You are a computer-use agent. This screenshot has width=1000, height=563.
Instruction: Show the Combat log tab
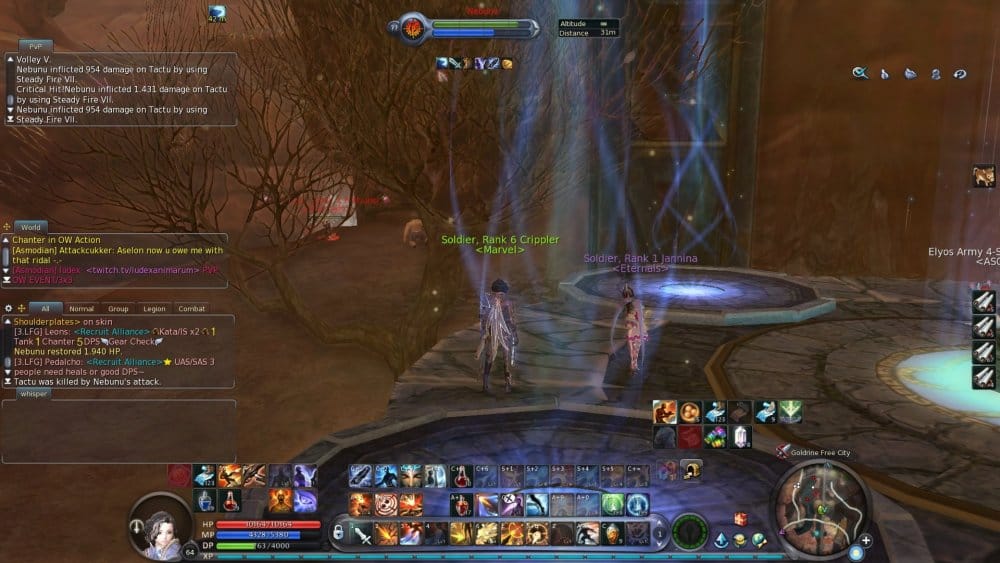click(191, 309)
